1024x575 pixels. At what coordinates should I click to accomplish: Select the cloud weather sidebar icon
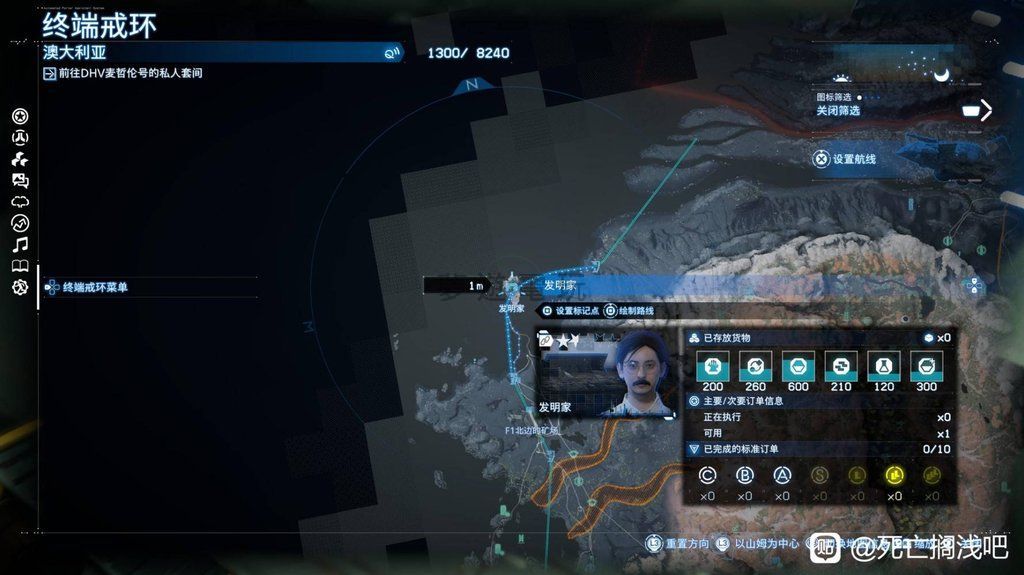coord(20,201)
